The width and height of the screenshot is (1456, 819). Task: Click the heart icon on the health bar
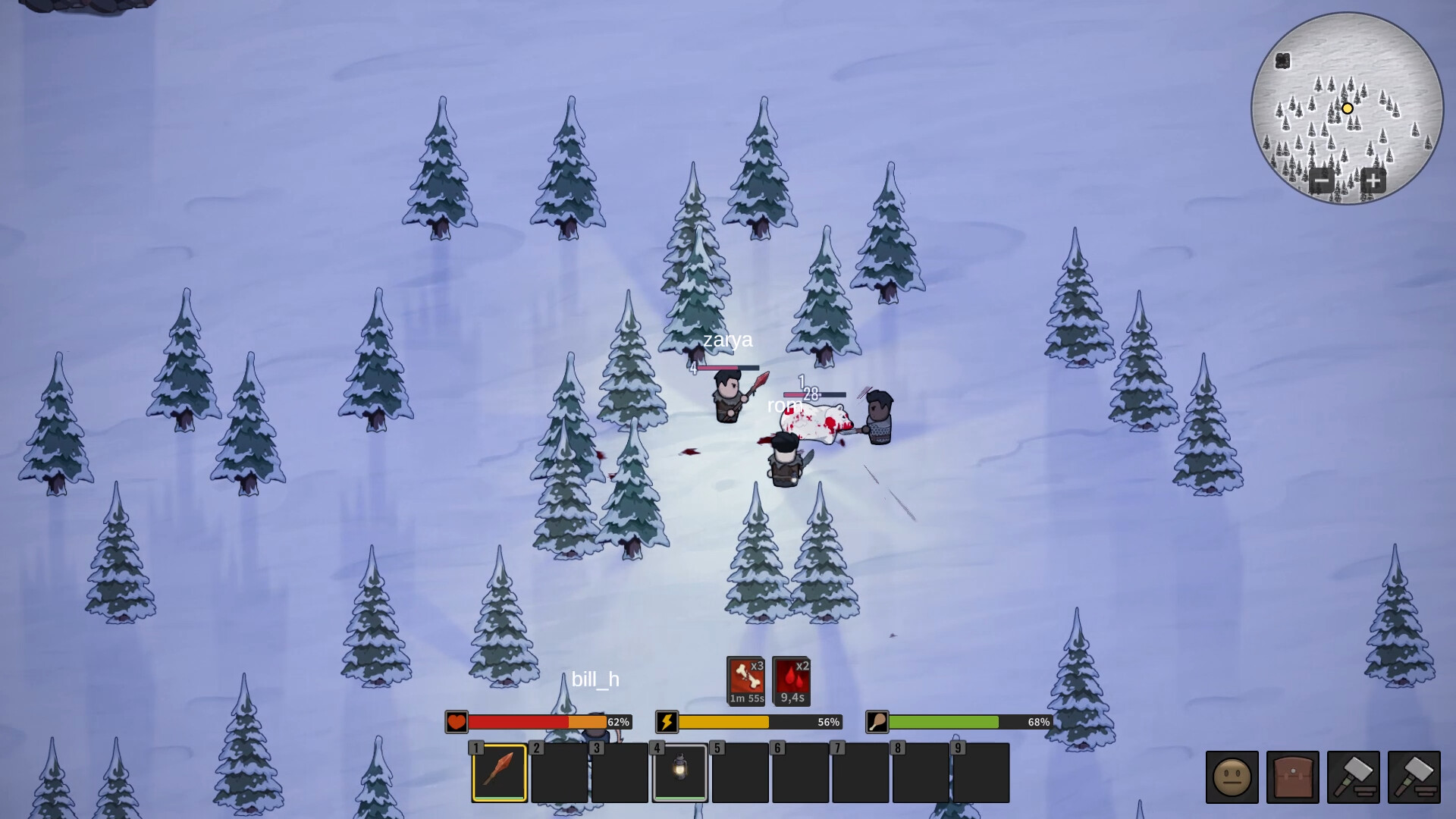tap(456, 723)
